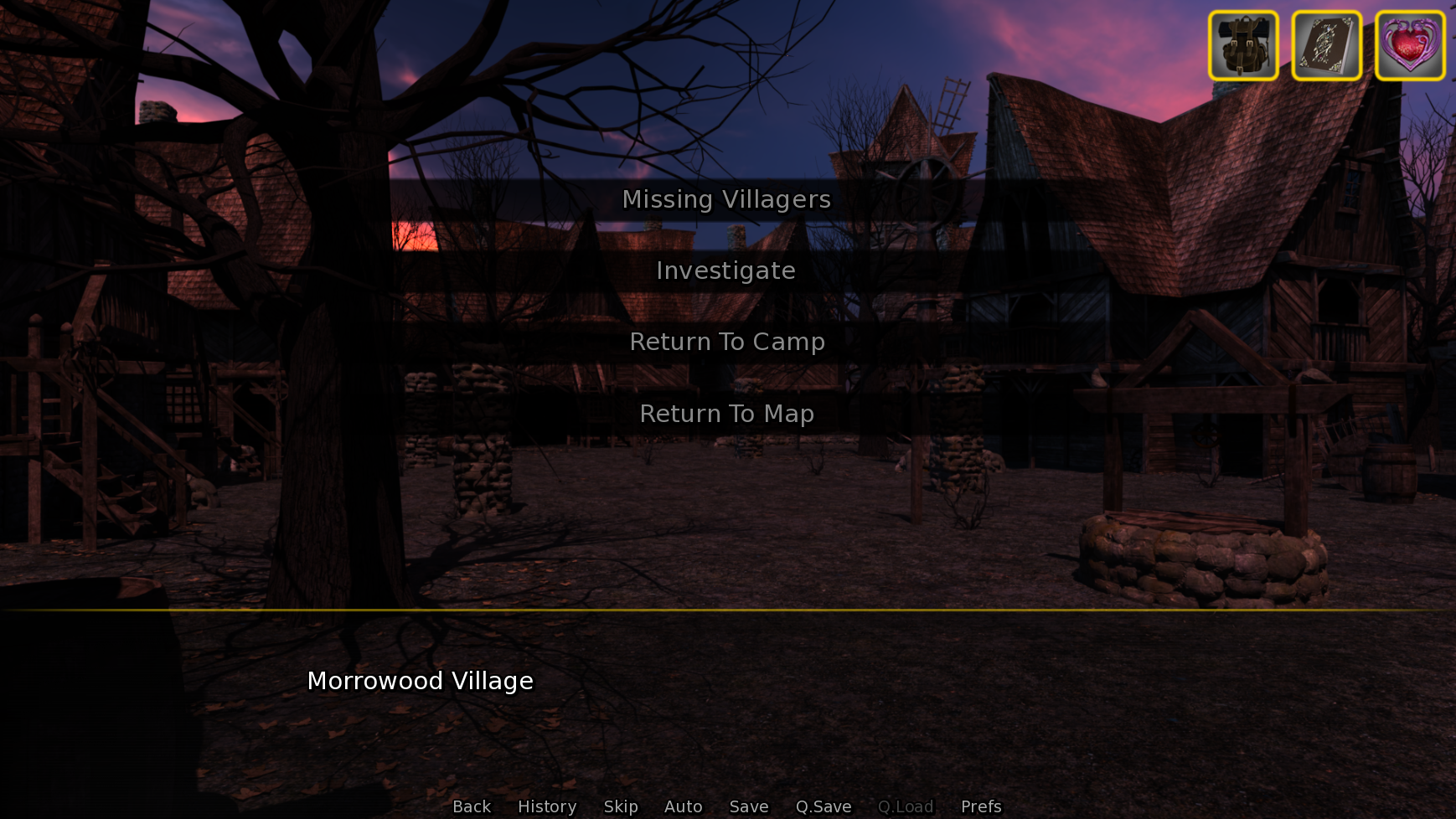Toggle Skip mode on
This screenshot has width=1456, height=819.
[620, 806]
